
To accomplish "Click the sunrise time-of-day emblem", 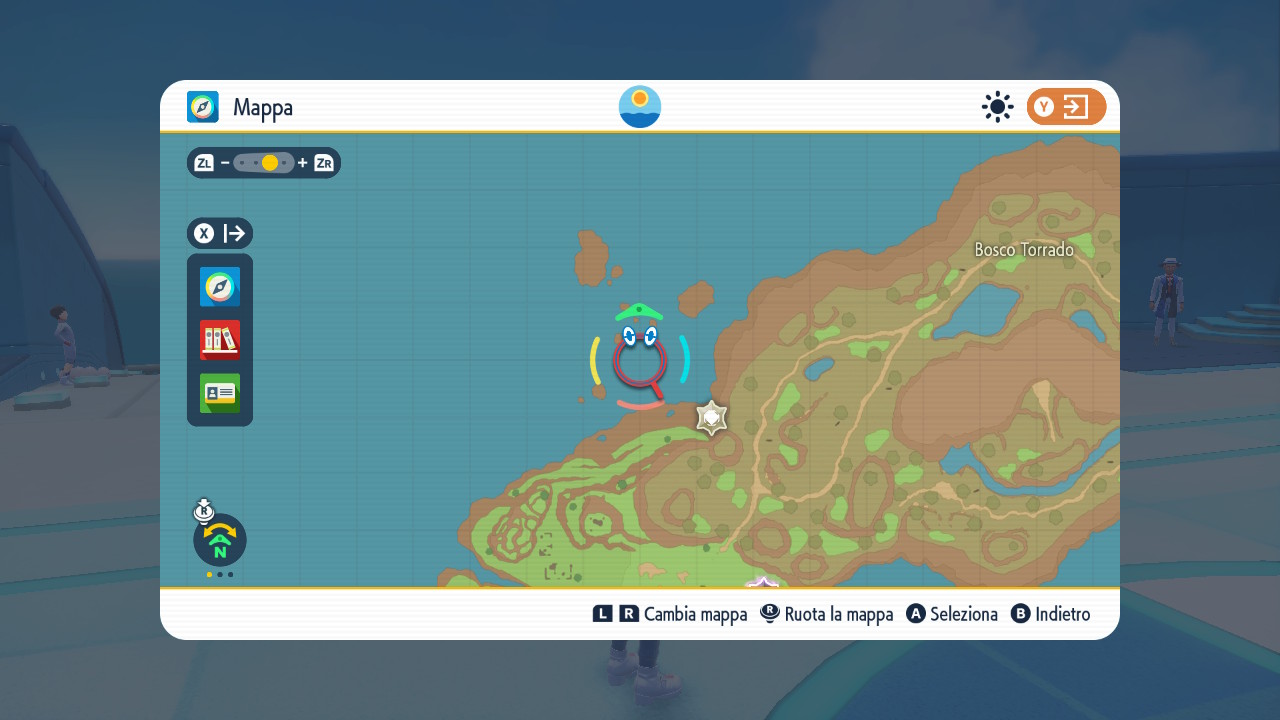I will [640, 107].
